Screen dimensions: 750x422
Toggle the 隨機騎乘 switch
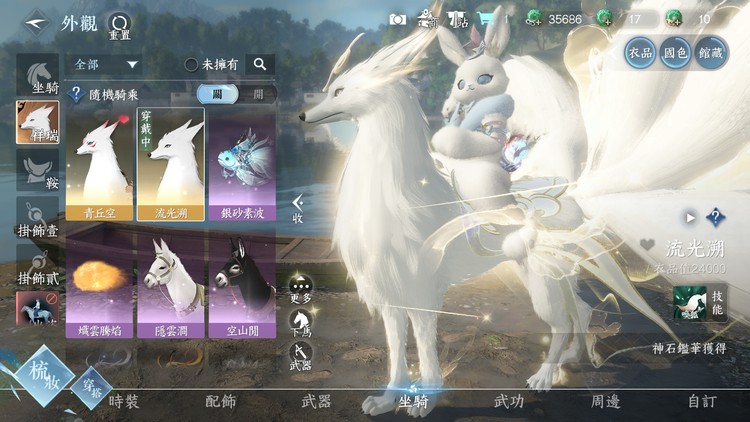(x=235, y=94)
